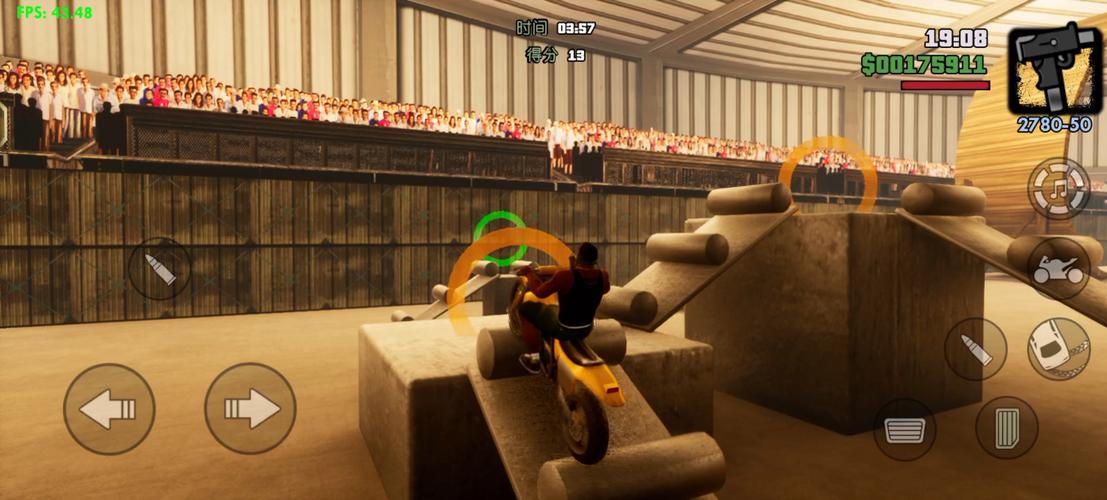Viewport: 1107px width, 500px height.
Task: Activate the car handbrake skid icon
Action: (1059, 349)
